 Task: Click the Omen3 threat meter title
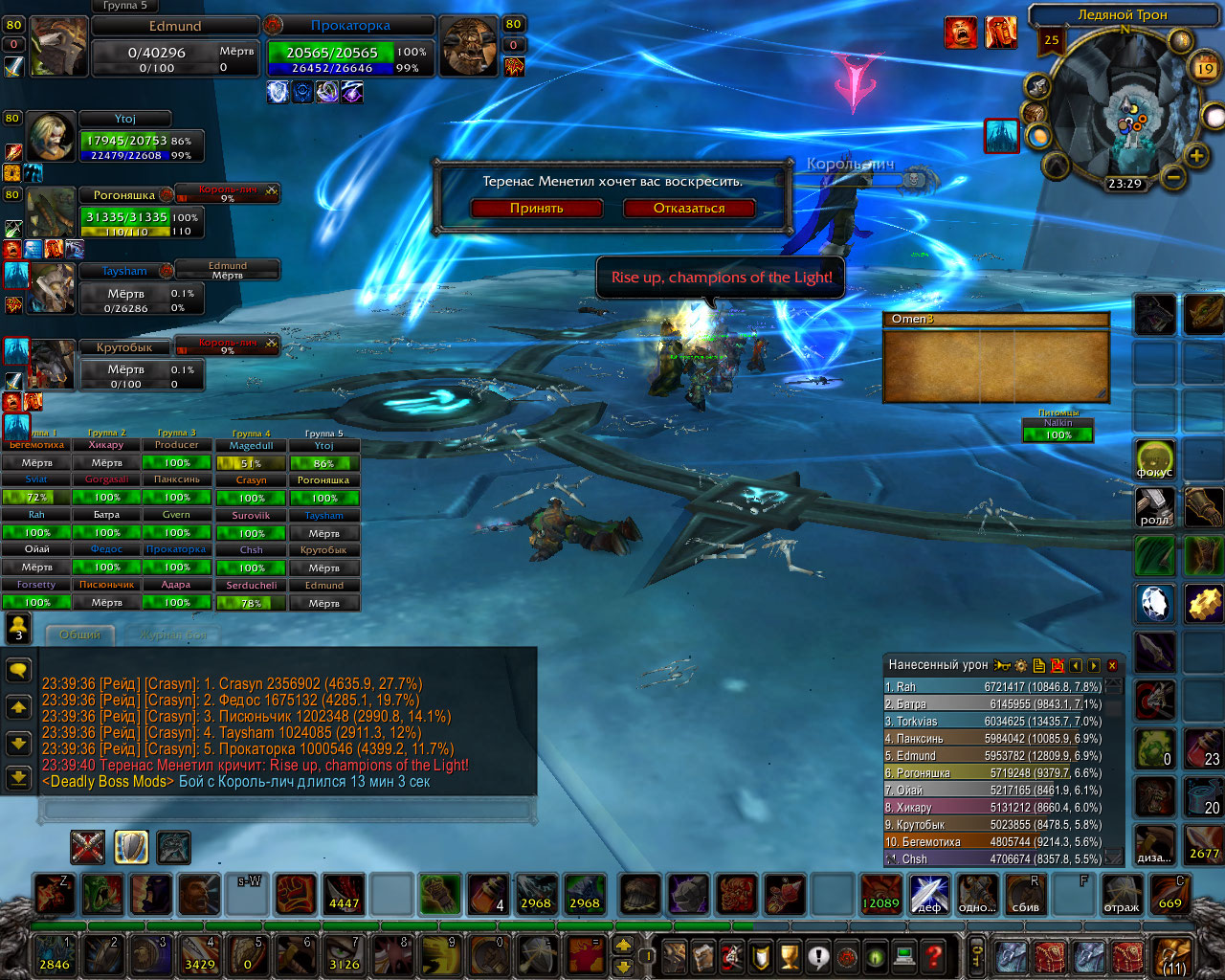pyautogui.click(x=995, y=319)
